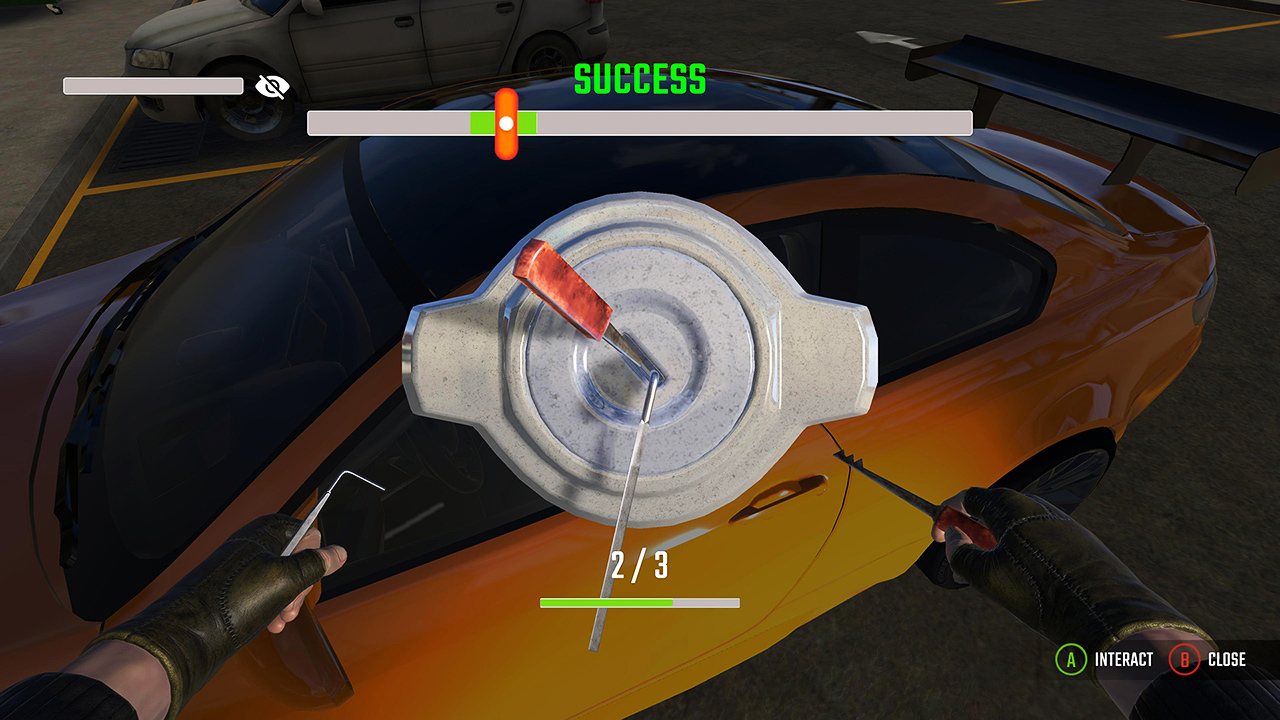Click the INTERACT prompt to pick the lock
Image resolution: width=1280 pixels, height=720 pixels.
coord(1122,659)
